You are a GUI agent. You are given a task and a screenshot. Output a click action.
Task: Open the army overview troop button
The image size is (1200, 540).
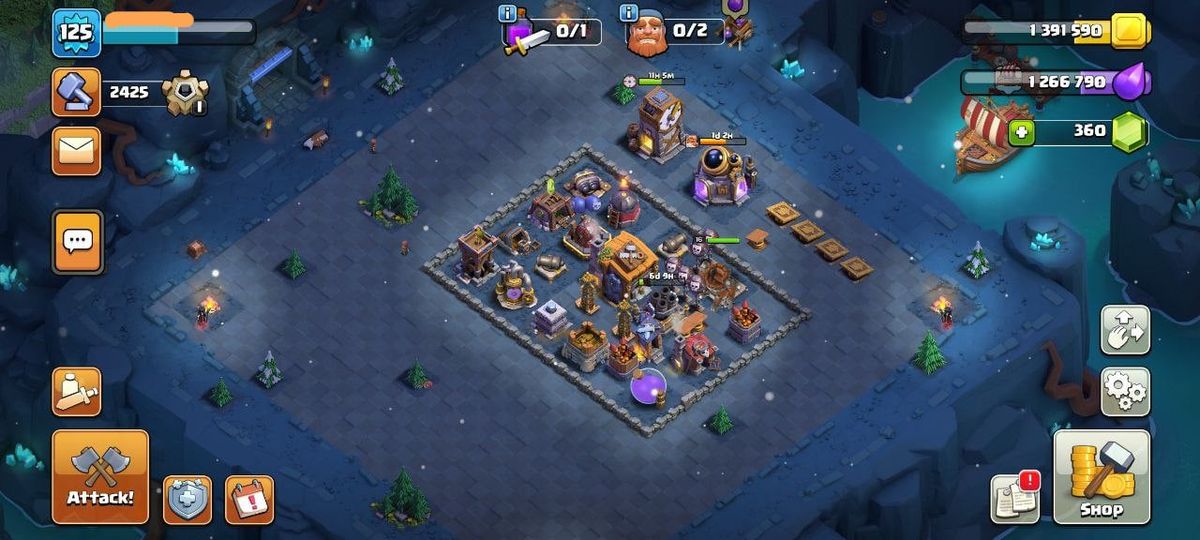point(77,392)
